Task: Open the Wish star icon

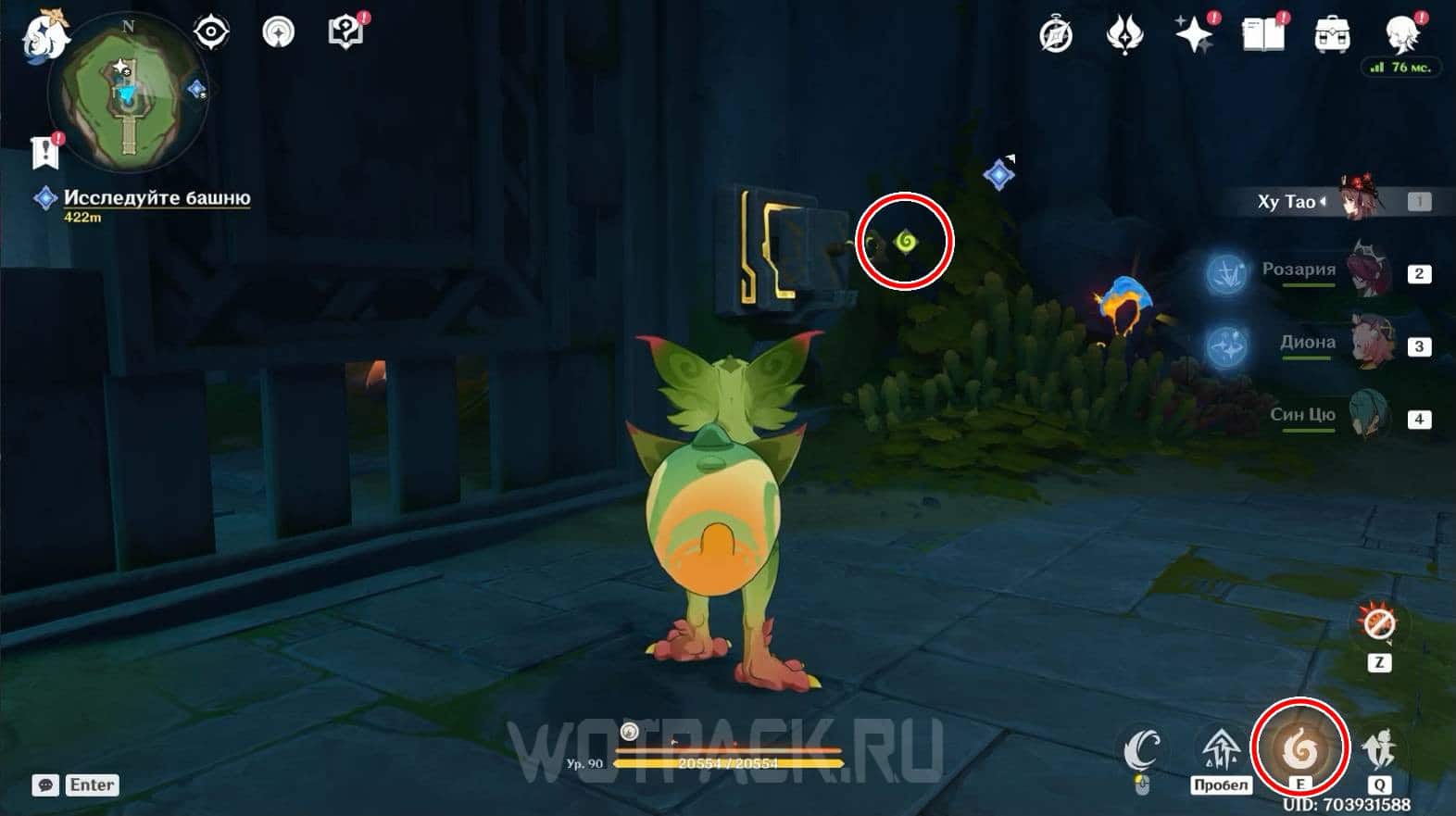Action: click(x=1194, y=35)
